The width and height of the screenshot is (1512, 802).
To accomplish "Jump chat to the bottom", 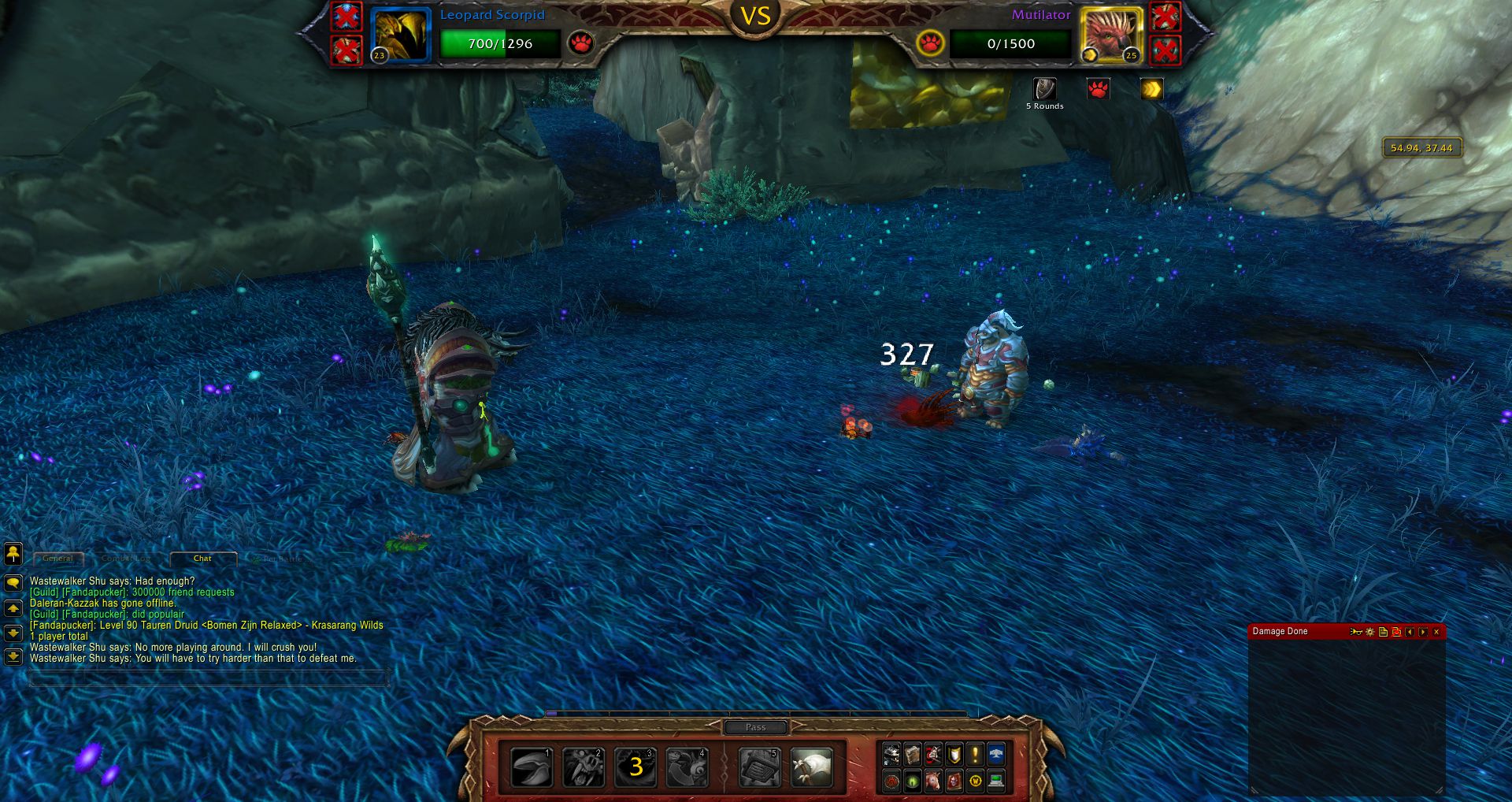I will 13,656.
